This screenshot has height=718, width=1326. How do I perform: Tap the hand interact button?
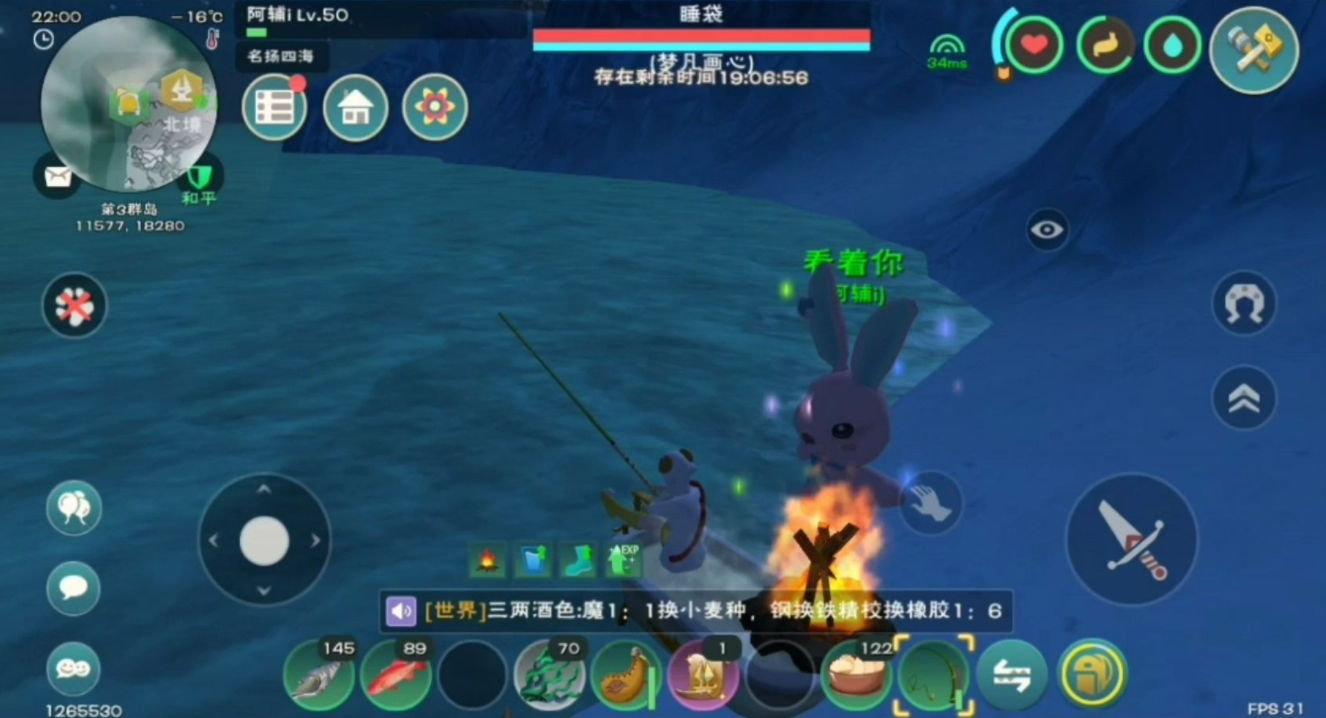(x=930, y=503)
